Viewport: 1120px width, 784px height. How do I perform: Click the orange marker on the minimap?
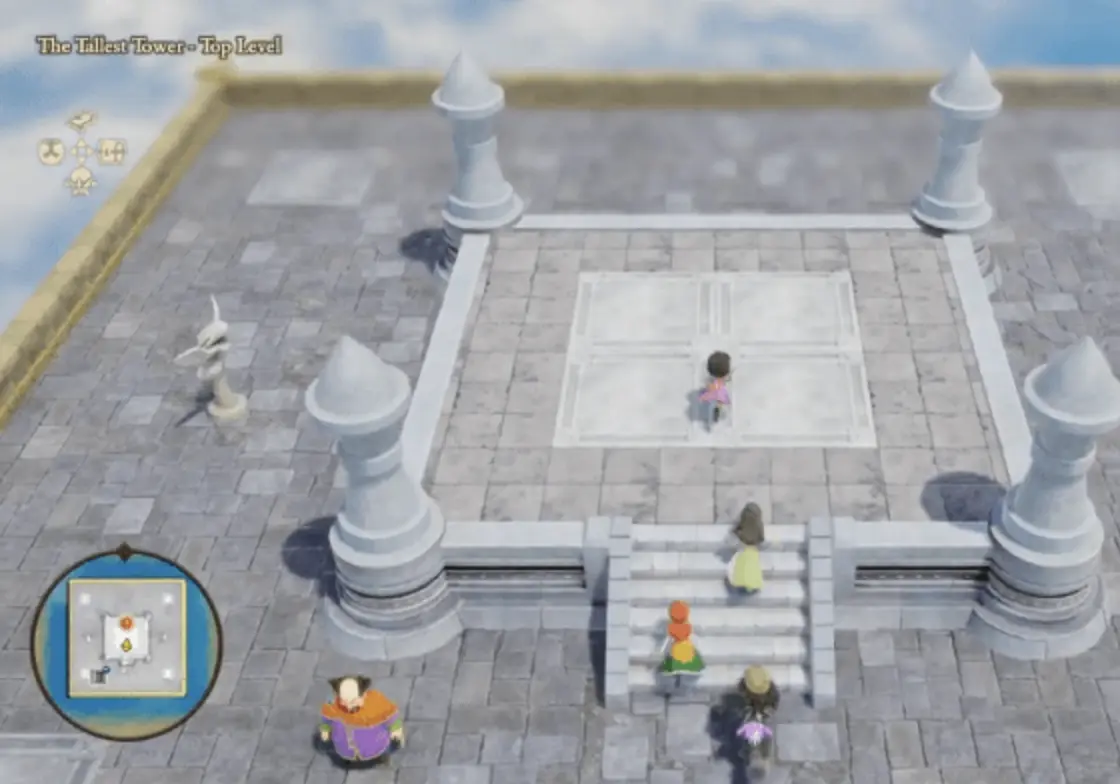(x=126, y=624)
